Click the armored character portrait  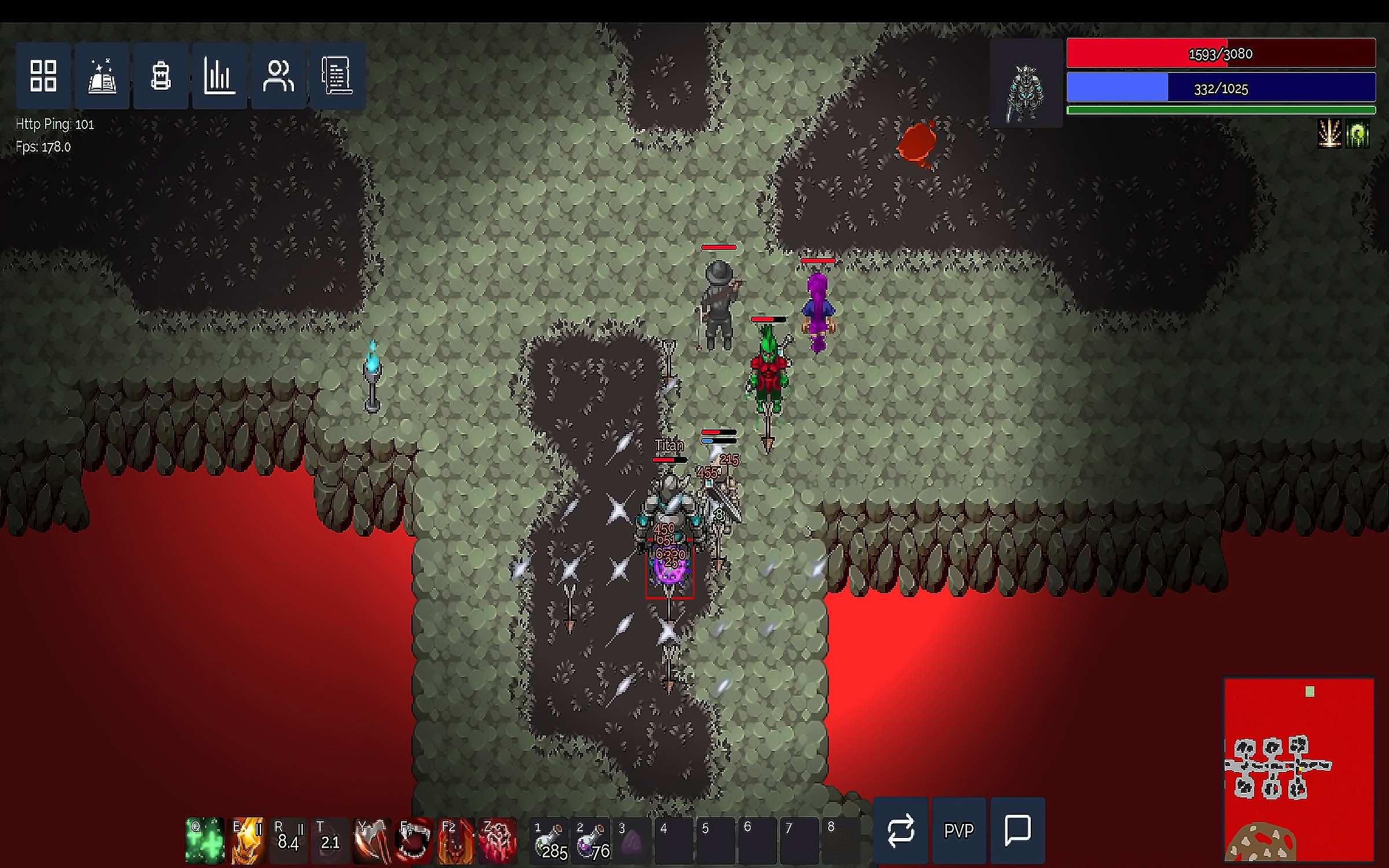coord(1026,84)
